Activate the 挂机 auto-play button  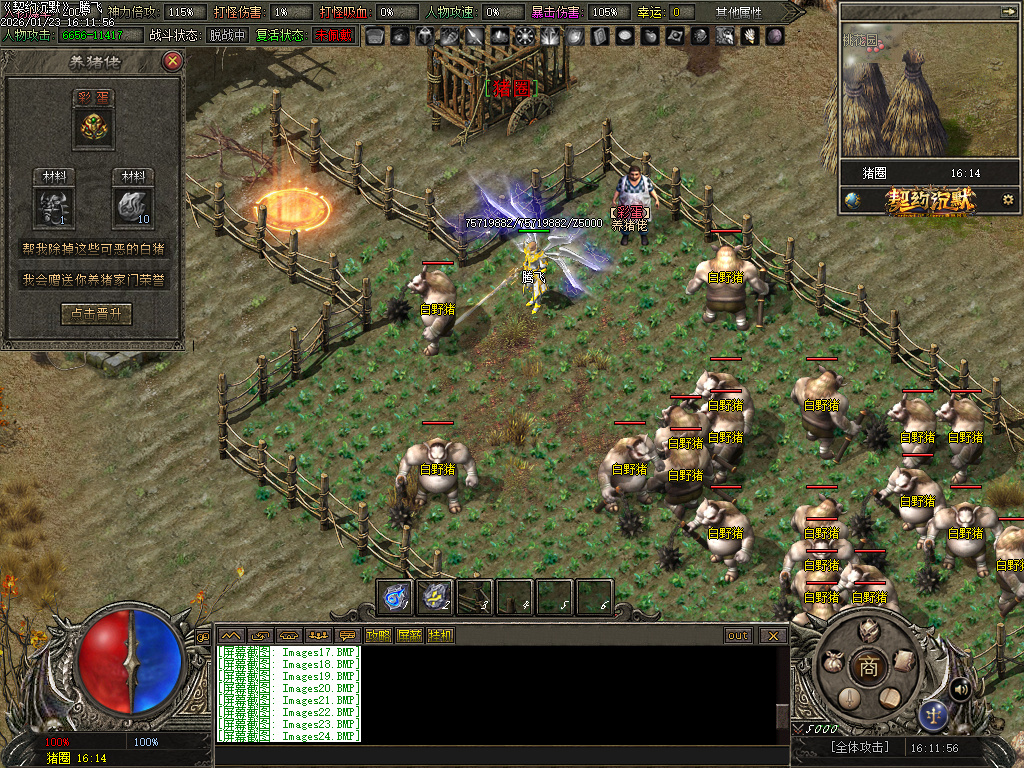coord(440,635)
